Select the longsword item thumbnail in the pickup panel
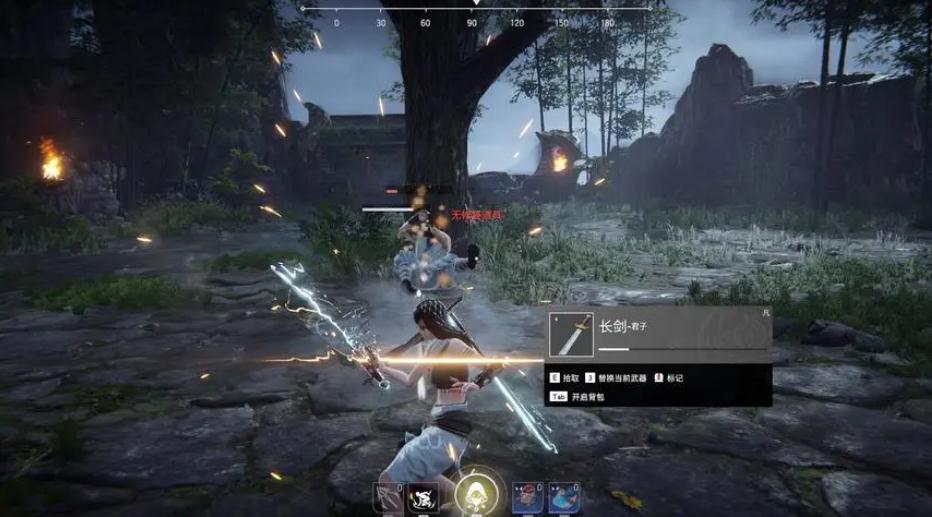 click(x=571, y=334)
